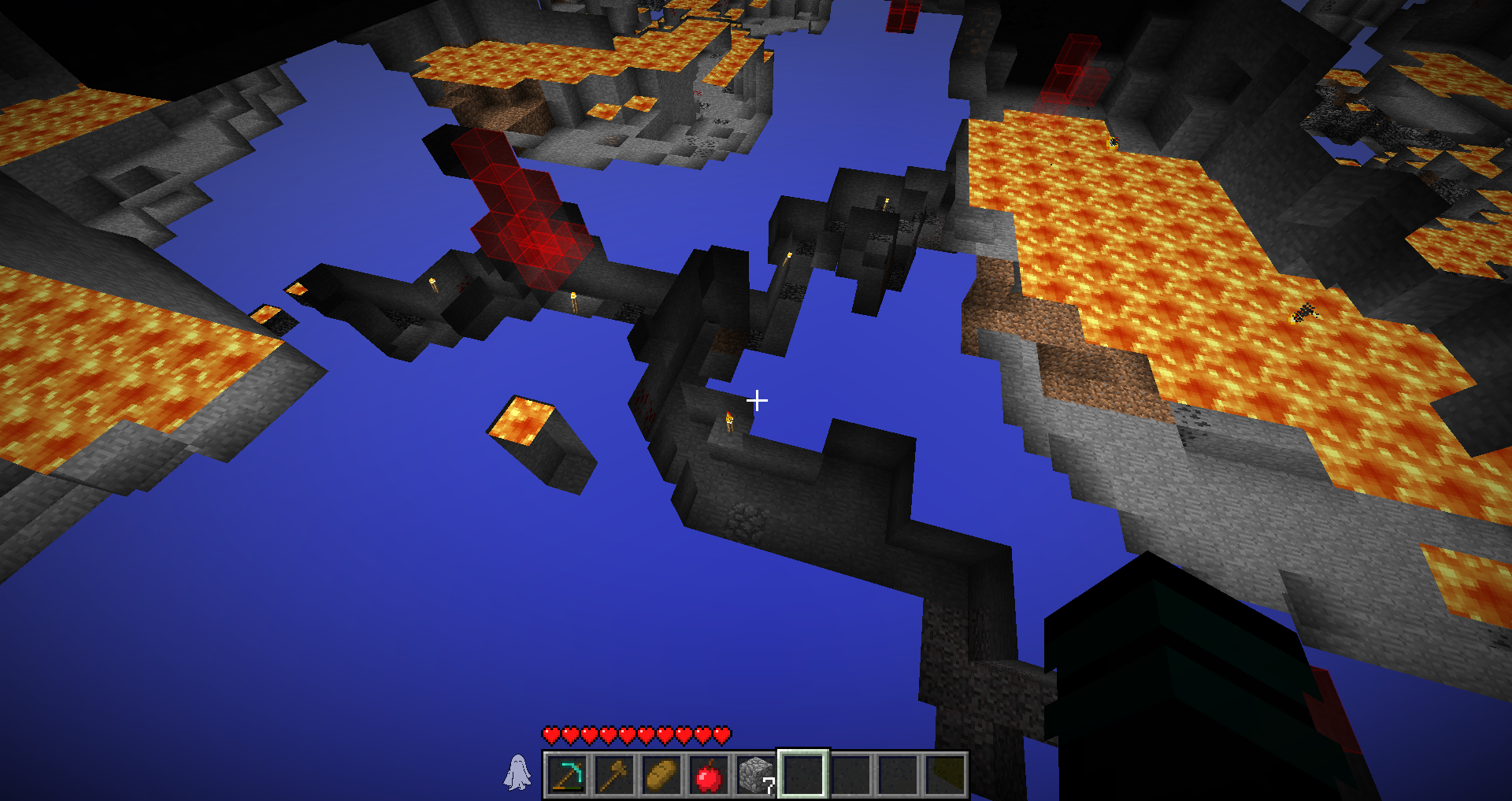Pick the bread slot in the hotbar
1512x801 pixels.
tap(661, 775)
